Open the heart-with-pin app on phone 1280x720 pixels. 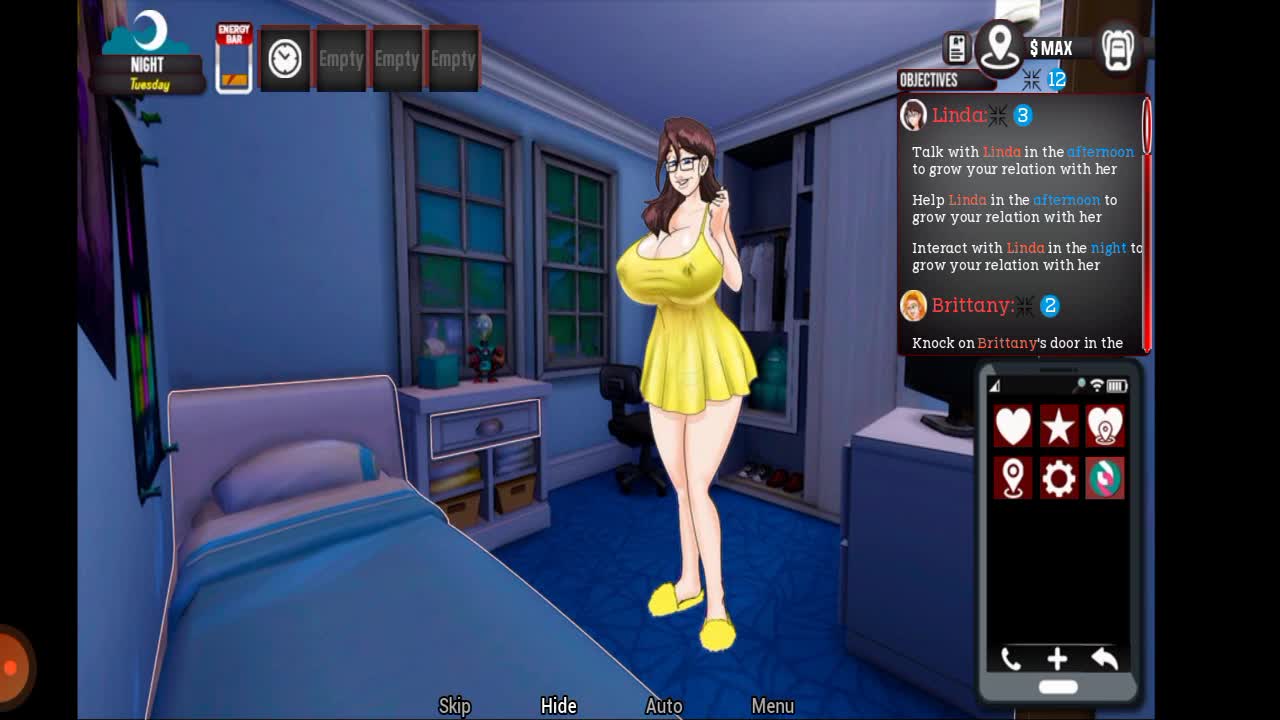pos(1105,427)
